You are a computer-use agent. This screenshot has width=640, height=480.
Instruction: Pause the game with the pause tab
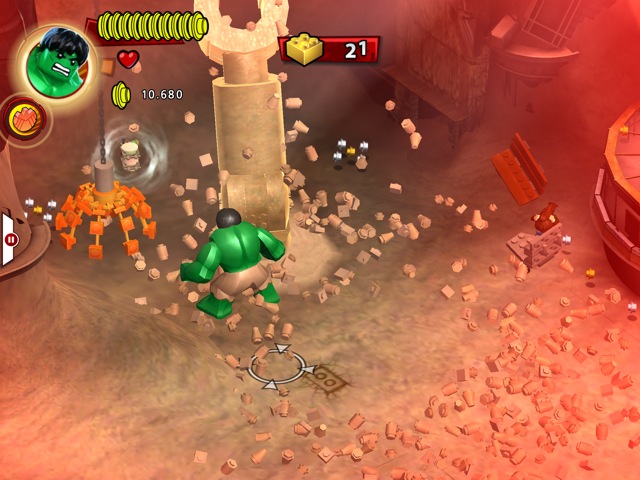11,239
